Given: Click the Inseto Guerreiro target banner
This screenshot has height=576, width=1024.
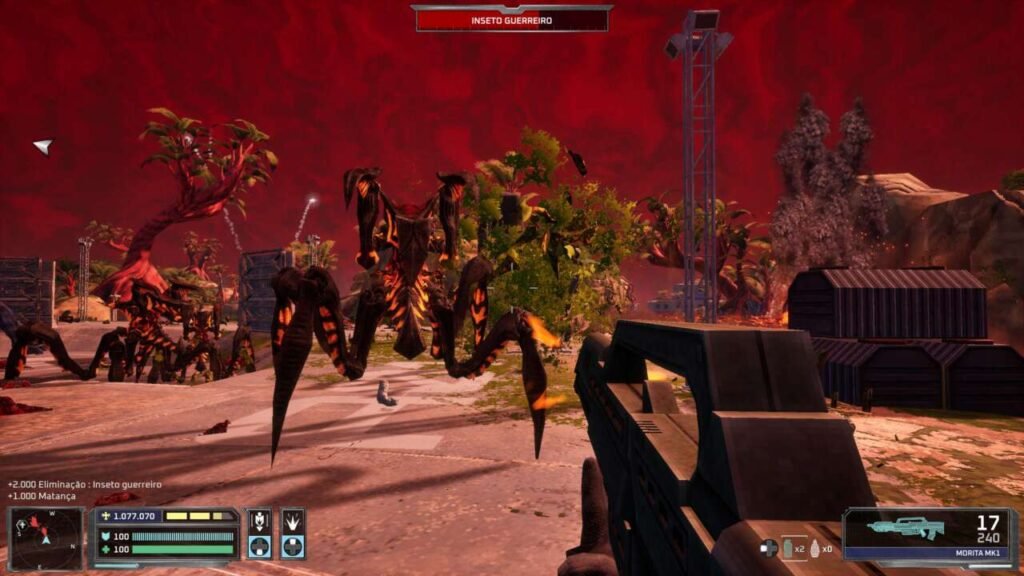Looking at the screenshot, I should pos(512,19).
